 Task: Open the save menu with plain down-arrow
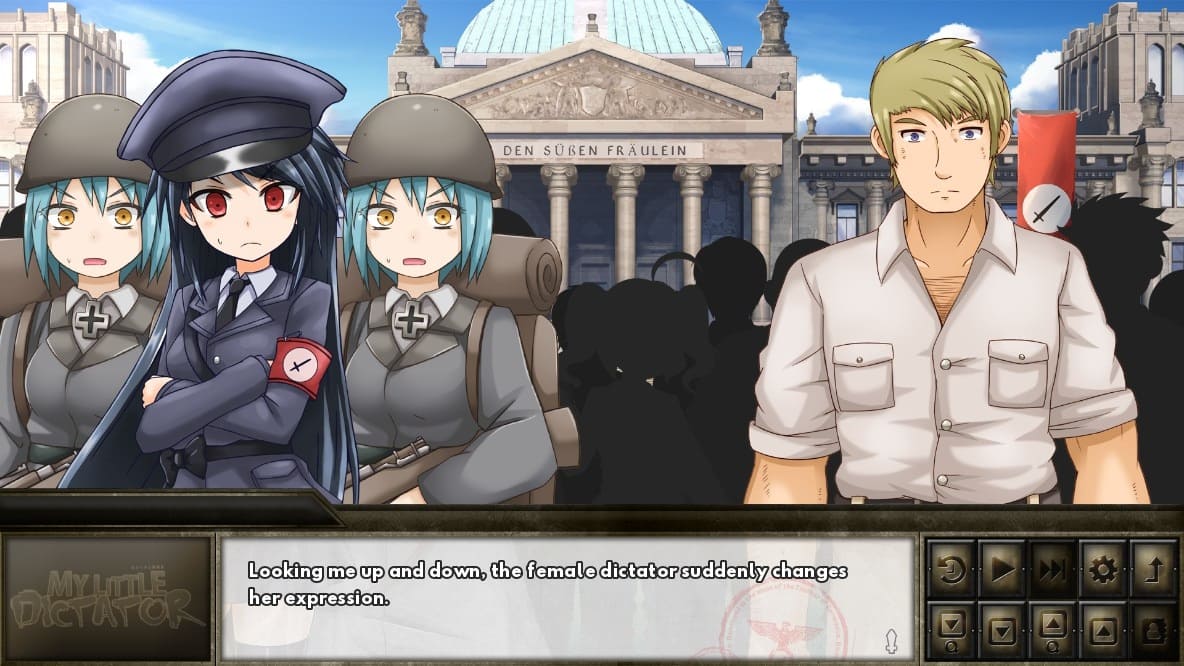pyautogui.click(x=1001, y=630)
